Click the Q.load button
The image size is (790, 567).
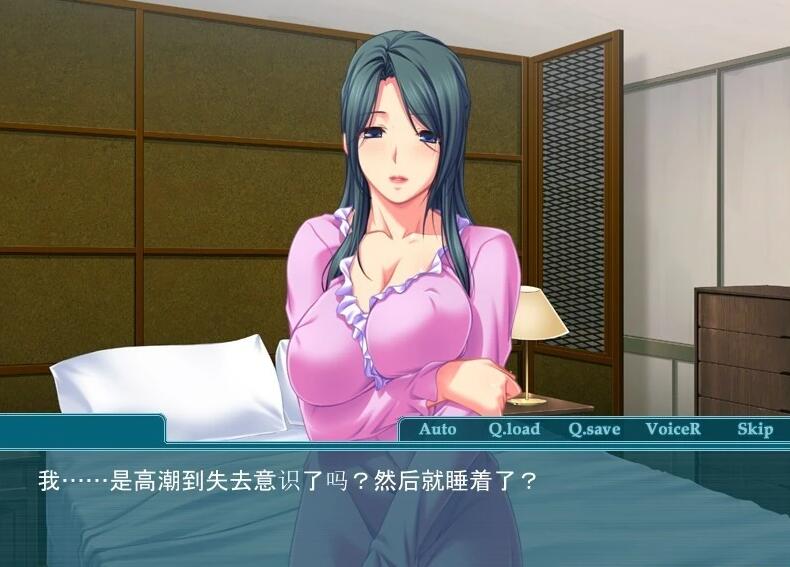tap(514, 429)
